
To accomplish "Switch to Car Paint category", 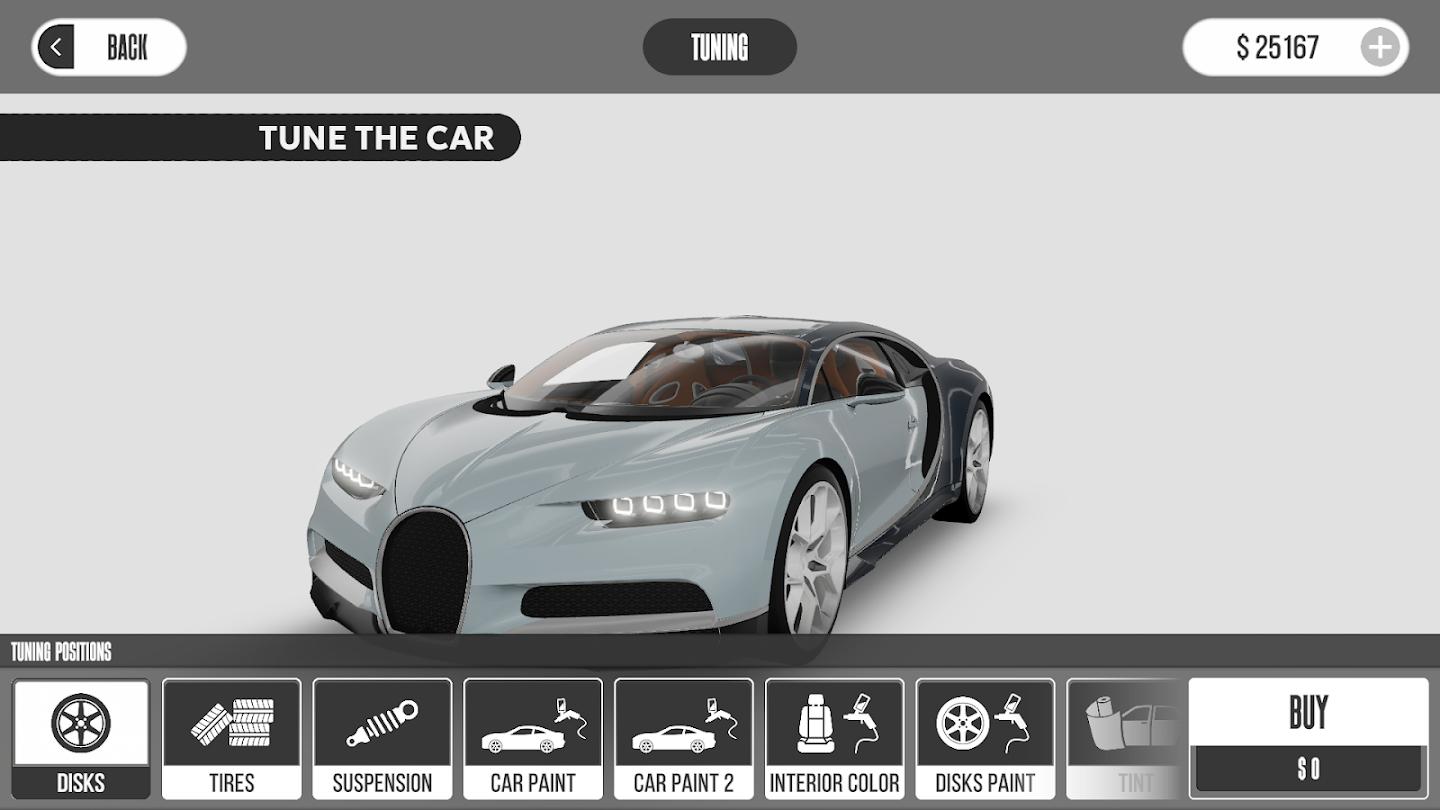I will [533, 739].
